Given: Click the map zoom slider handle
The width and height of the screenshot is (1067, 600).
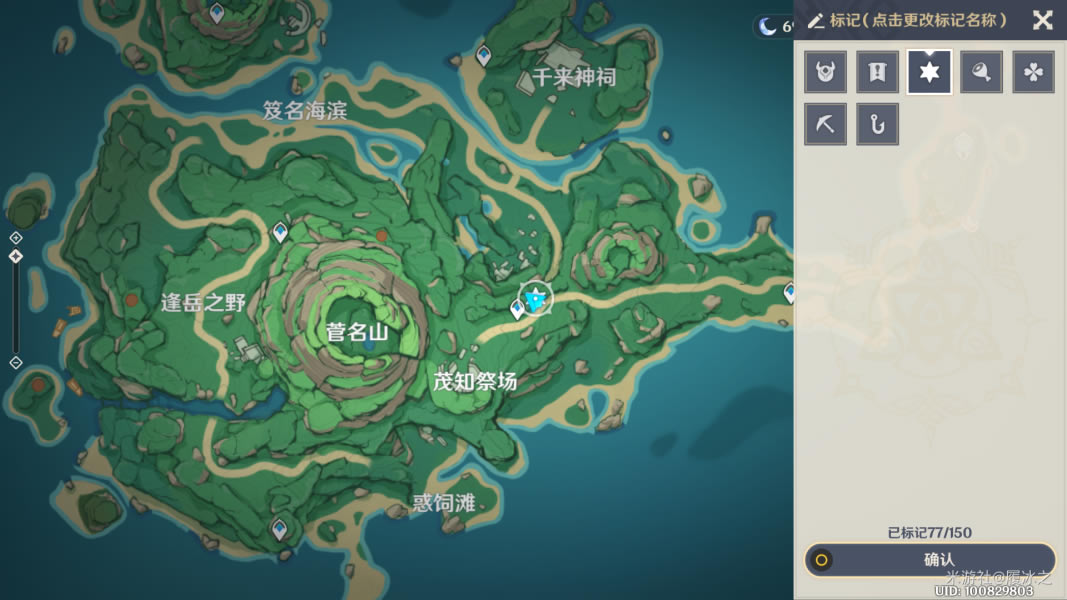Looking at the screenshot, I should pyautogui.click(x=15, y=256).
